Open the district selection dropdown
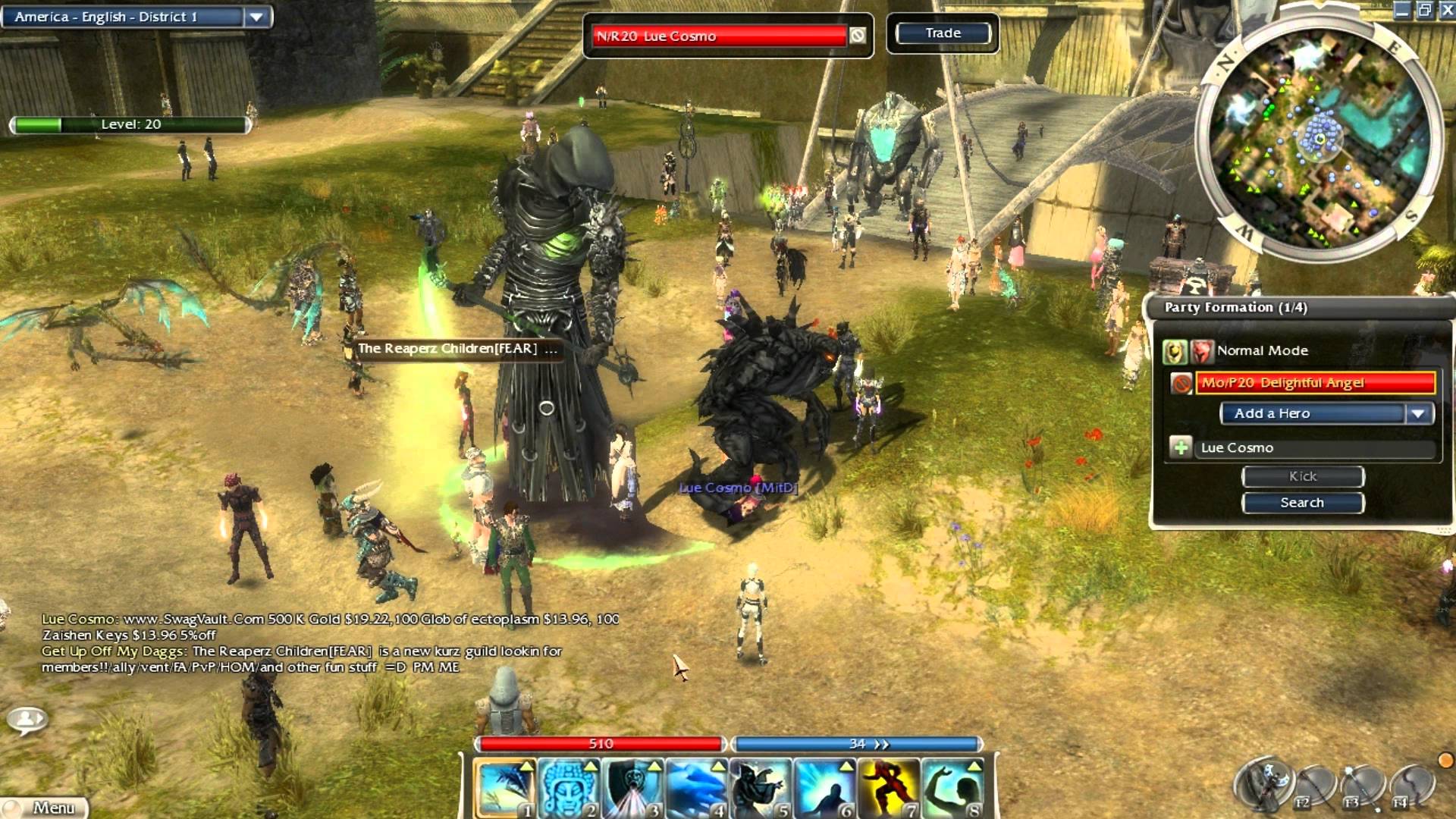 [x=256, y=17]
